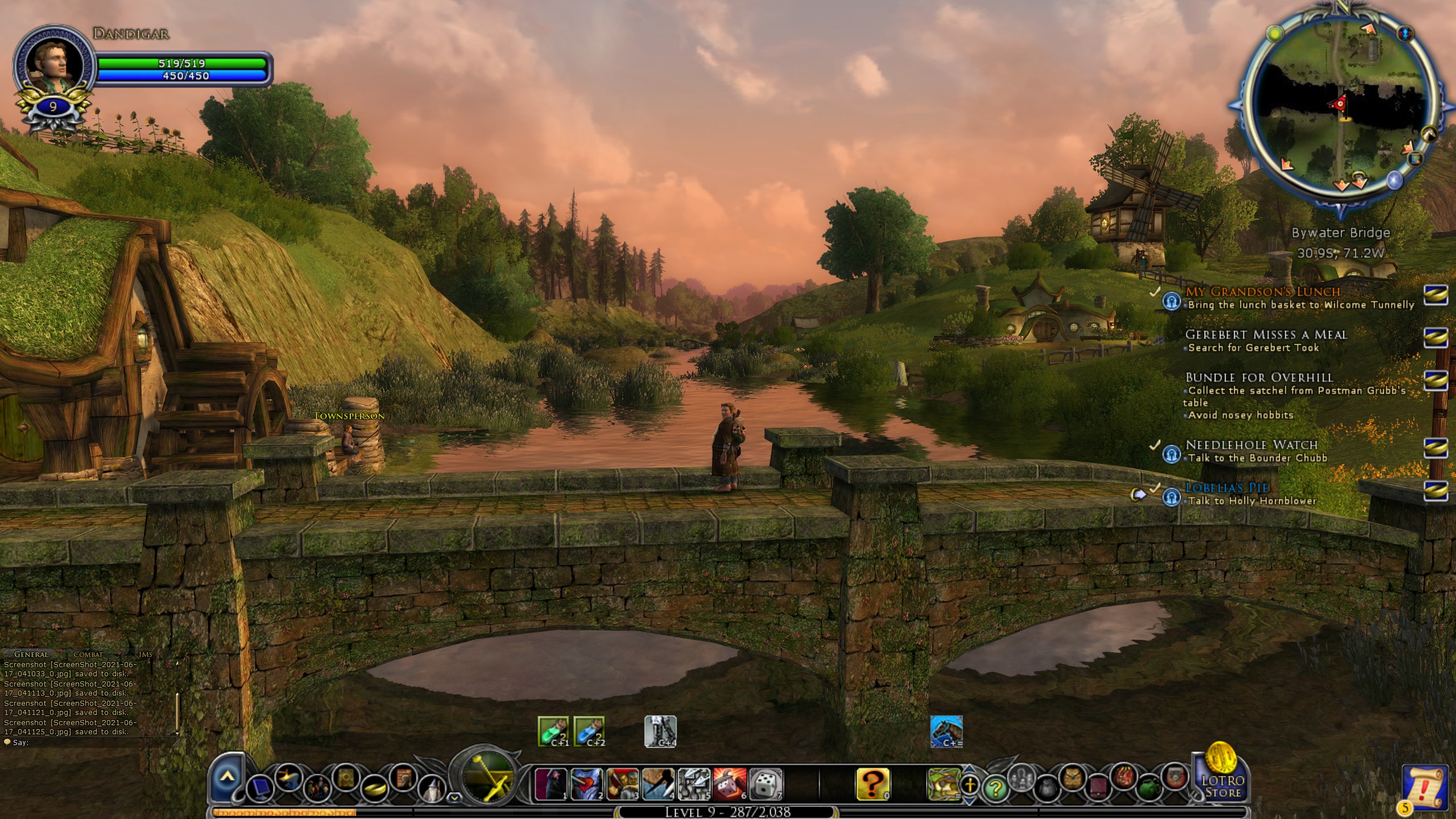Use the blue potion quickslot
The image size is (1456, 819).
click(589, 731)
